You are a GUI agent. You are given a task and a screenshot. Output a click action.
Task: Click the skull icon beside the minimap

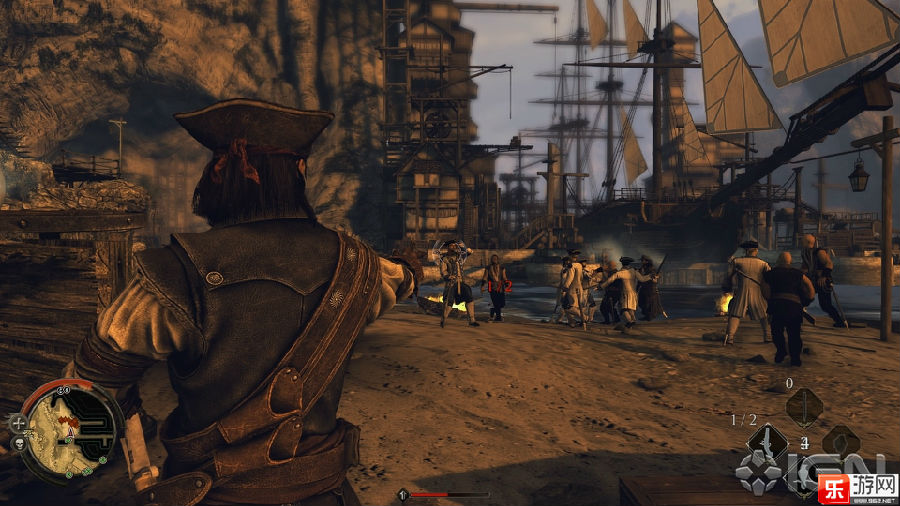[x=18, y=443]
